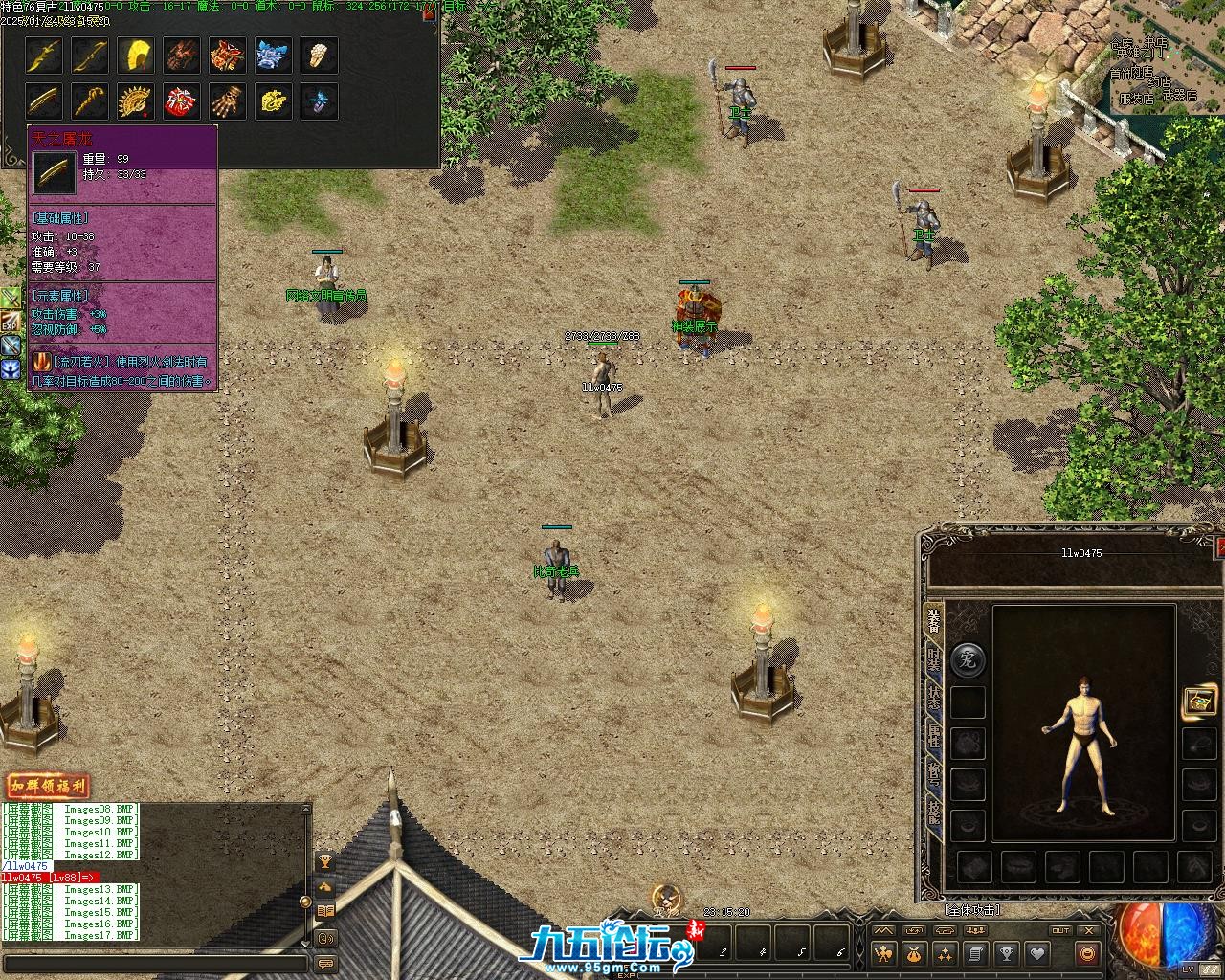
Task: Select the golden dragon emblem item
Action: [274, 101]
